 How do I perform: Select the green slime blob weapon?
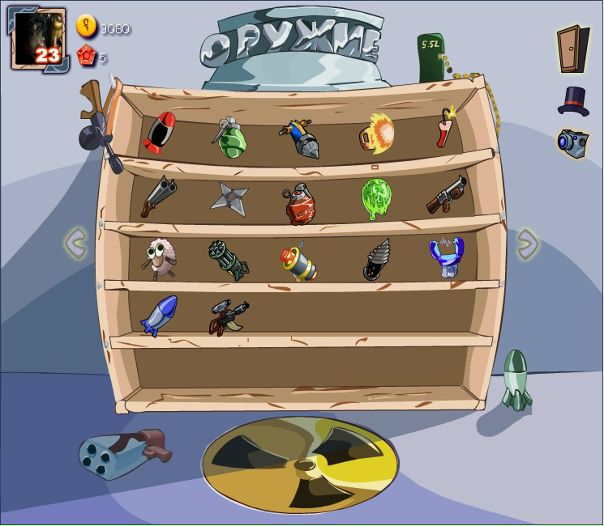tap(375, 198)
